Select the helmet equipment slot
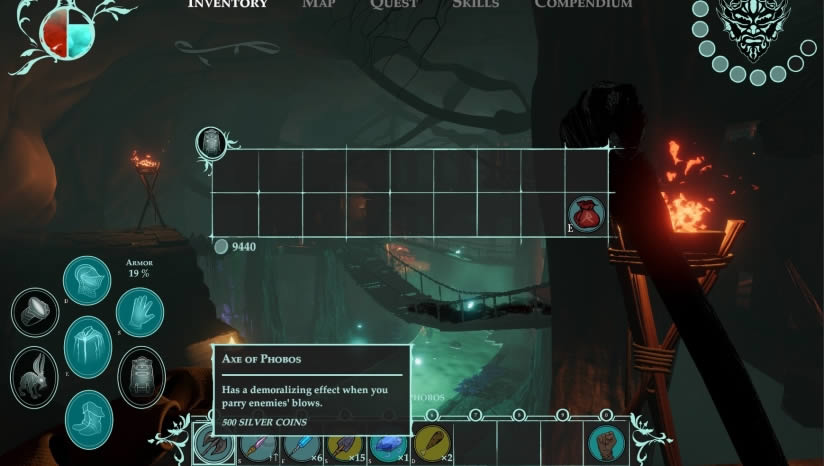 point(87,281)
